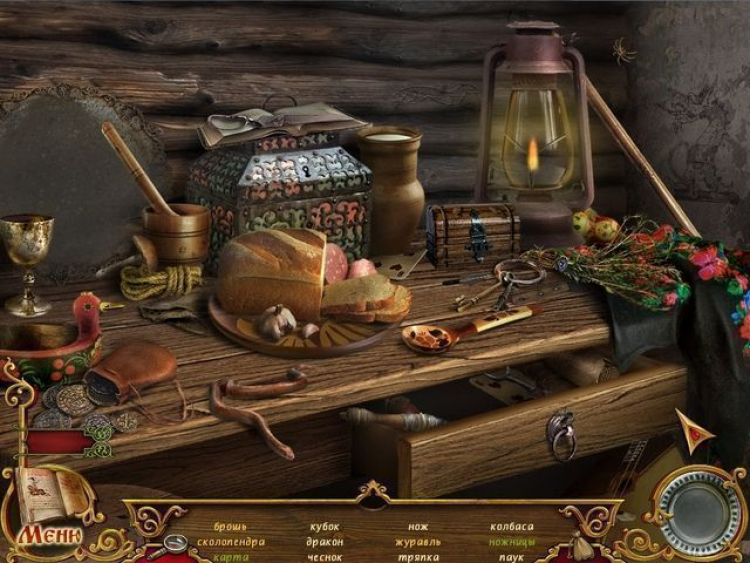Choose the word кубок in the list
750x563 pixels.
point(324,527)
